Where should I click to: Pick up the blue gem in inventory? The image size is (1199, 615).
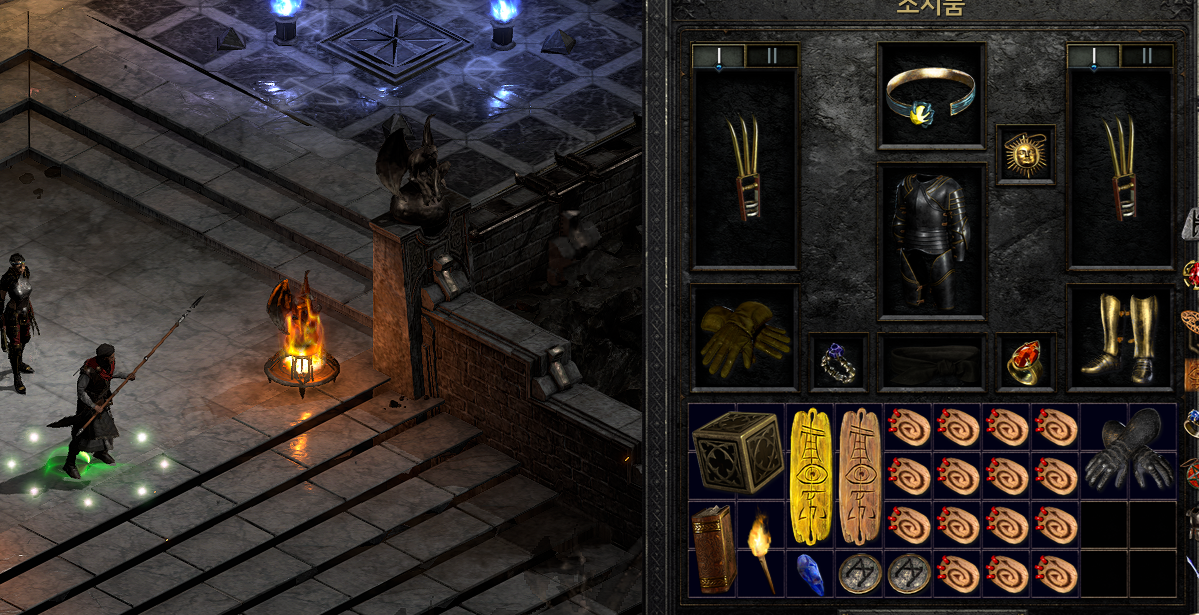pos(811,573)
